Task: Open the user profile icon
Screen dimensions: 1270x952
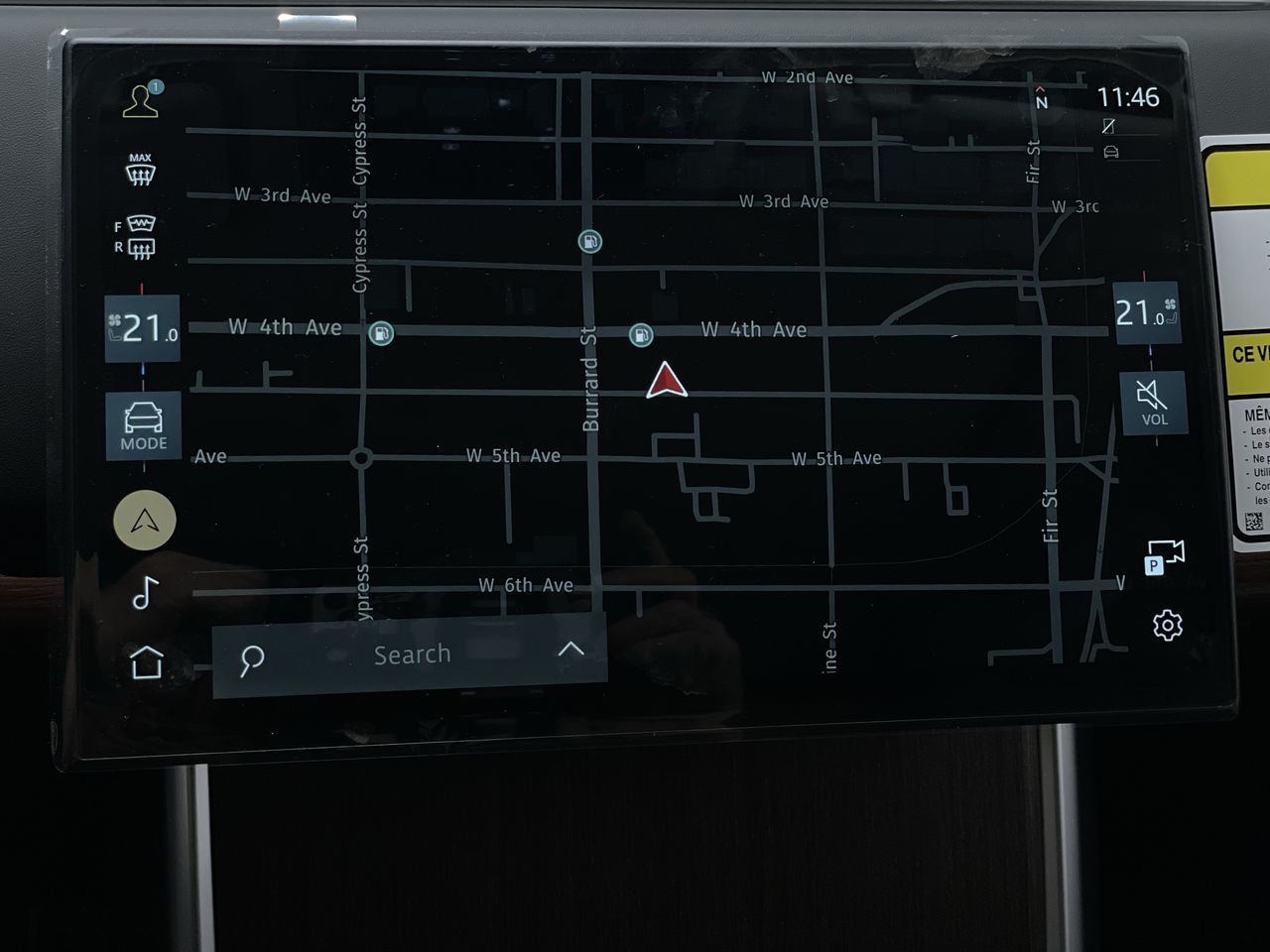Action: pyautogui.click(x=141, y=100)
